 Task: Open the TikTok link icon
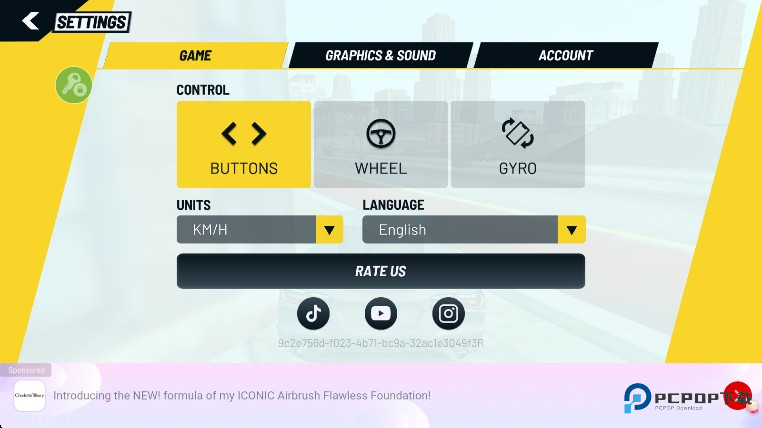pyautogui.click(x=313, y=313)
